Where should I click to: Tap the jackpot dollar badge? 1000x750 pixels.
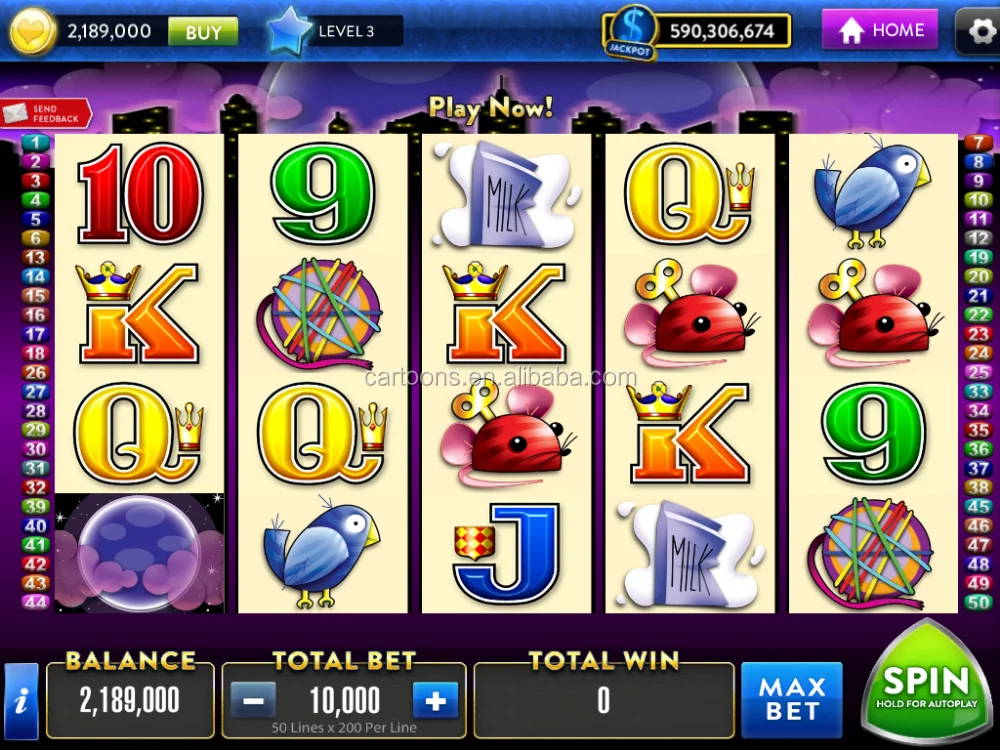click(x=630, y=31)
